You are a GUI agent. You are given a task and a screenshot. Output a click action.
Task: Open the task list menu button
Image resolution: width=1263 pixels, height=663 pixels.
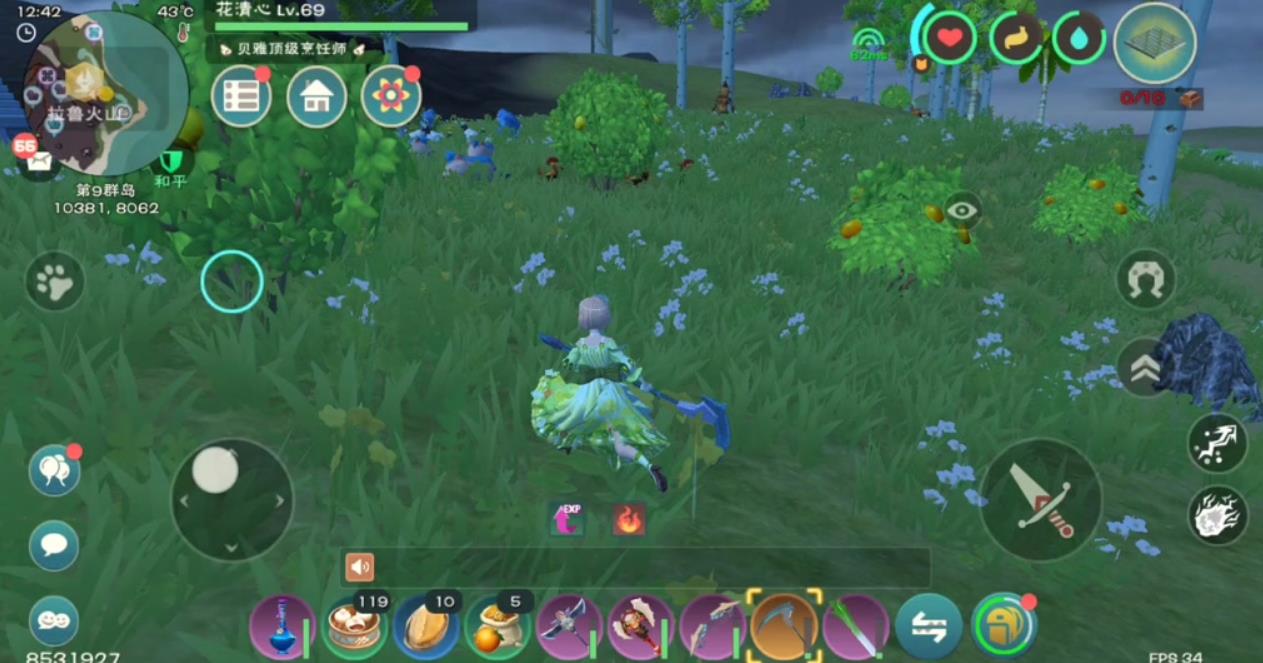coord(241,96)
